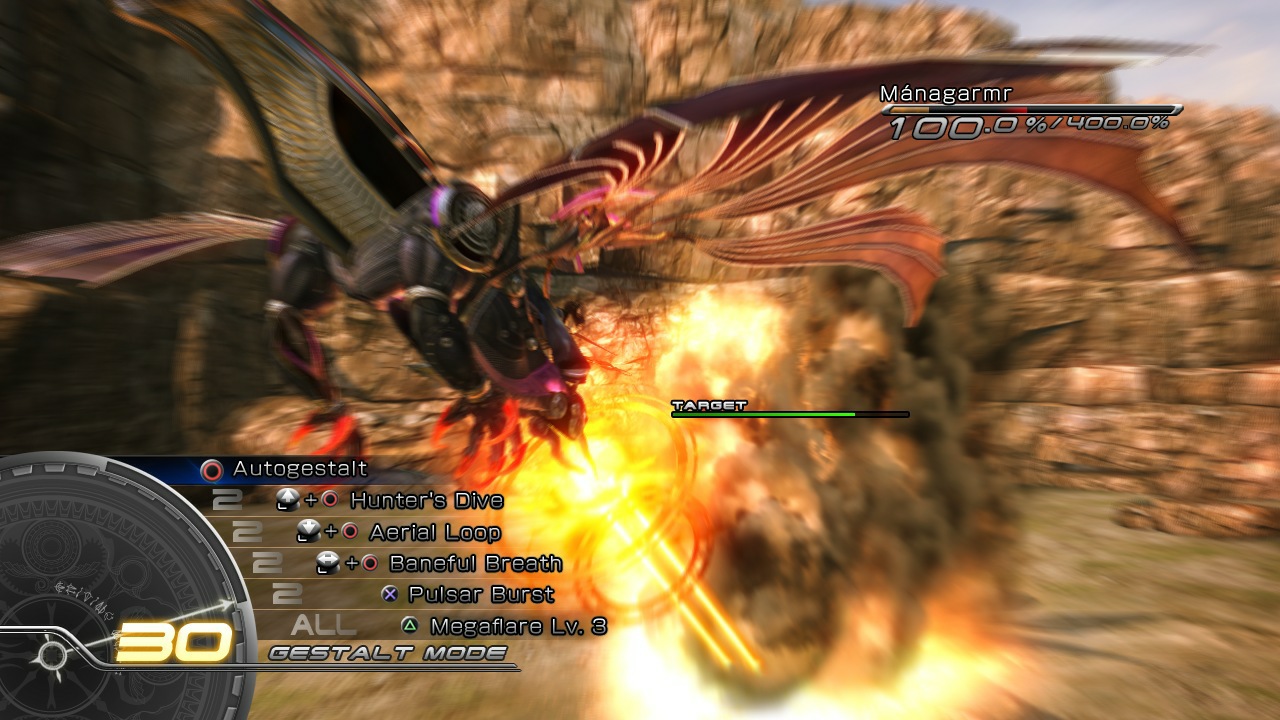Viewport: 1280px width, 720px height.
Task: Click the TARGET health bar
Action: (790, 412)
